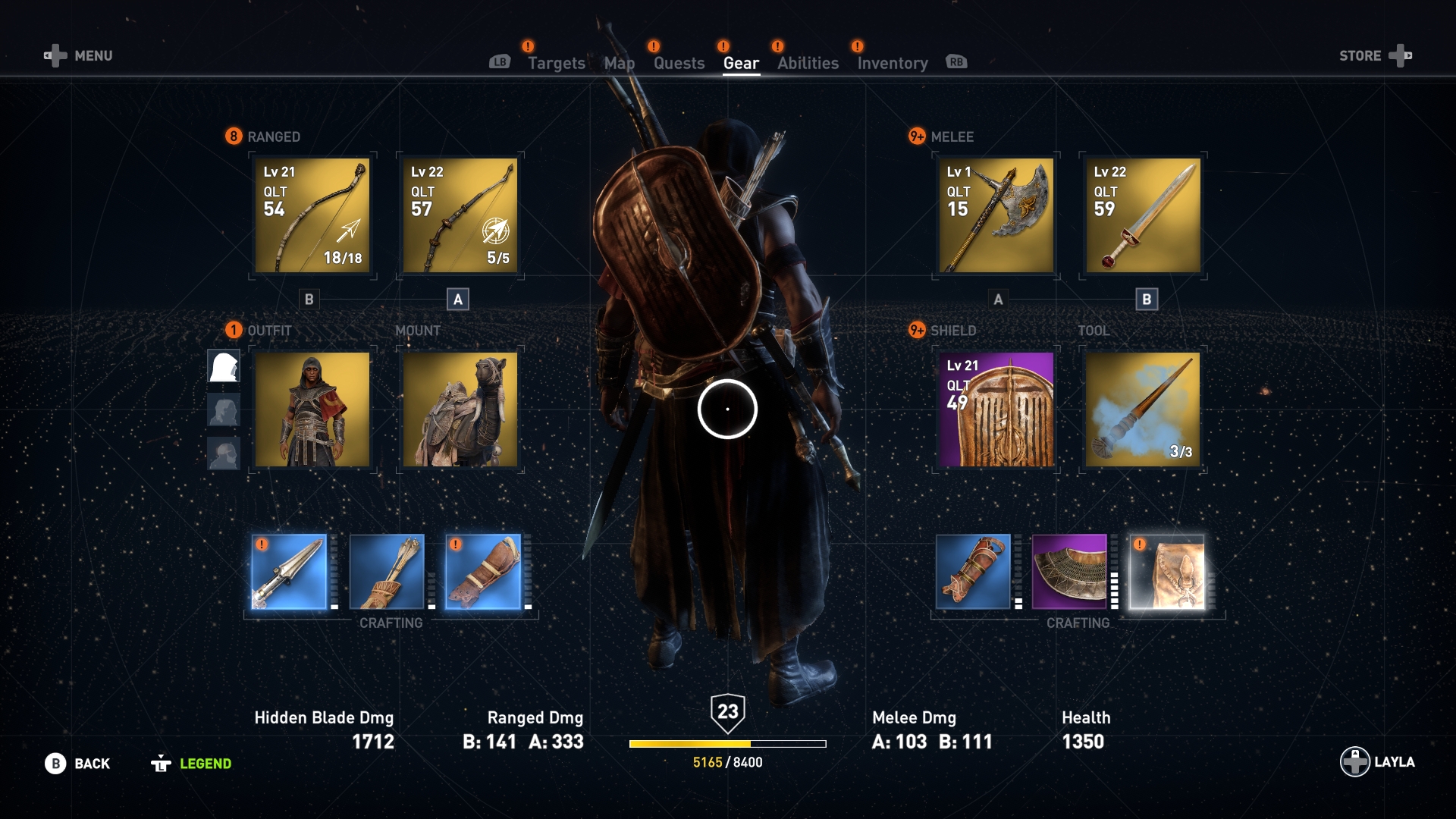Open the Mount selection slot
Image resolution: width=1456 pixels, height=819 pixels.
[460, 409]
